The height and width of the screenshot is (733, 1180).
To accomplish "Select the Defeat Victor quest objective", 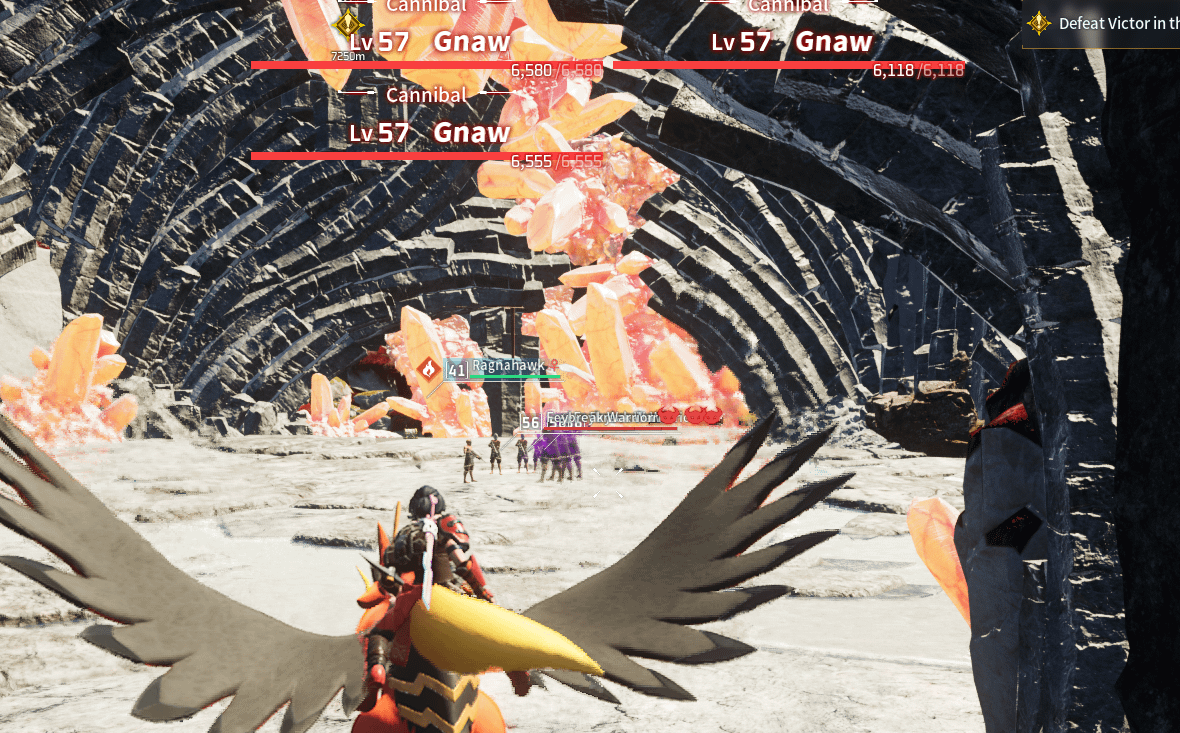I will pyautogui.click(x=1110, y=24).
